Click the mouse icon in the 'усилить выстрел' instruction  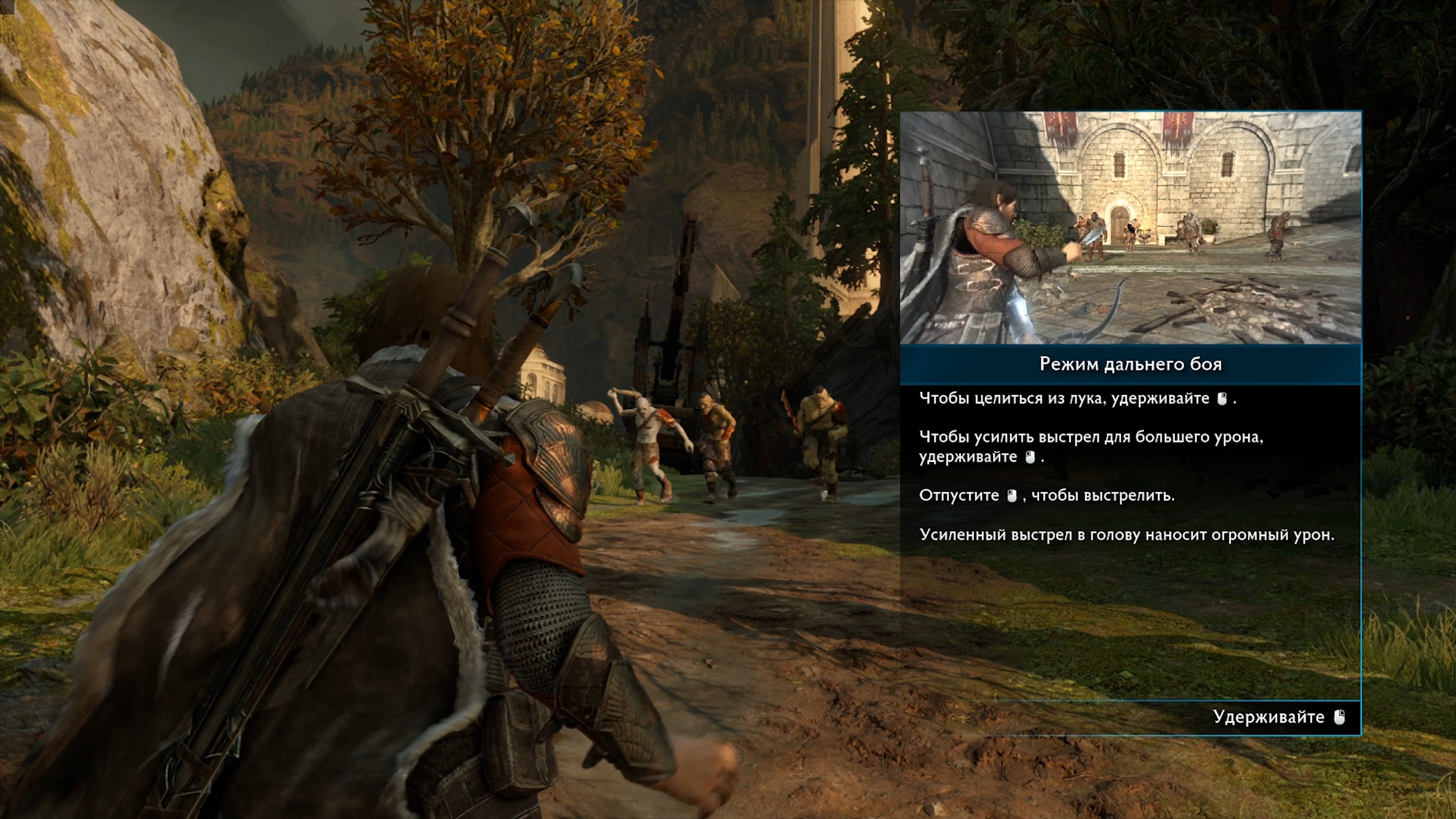(1031, 458)
